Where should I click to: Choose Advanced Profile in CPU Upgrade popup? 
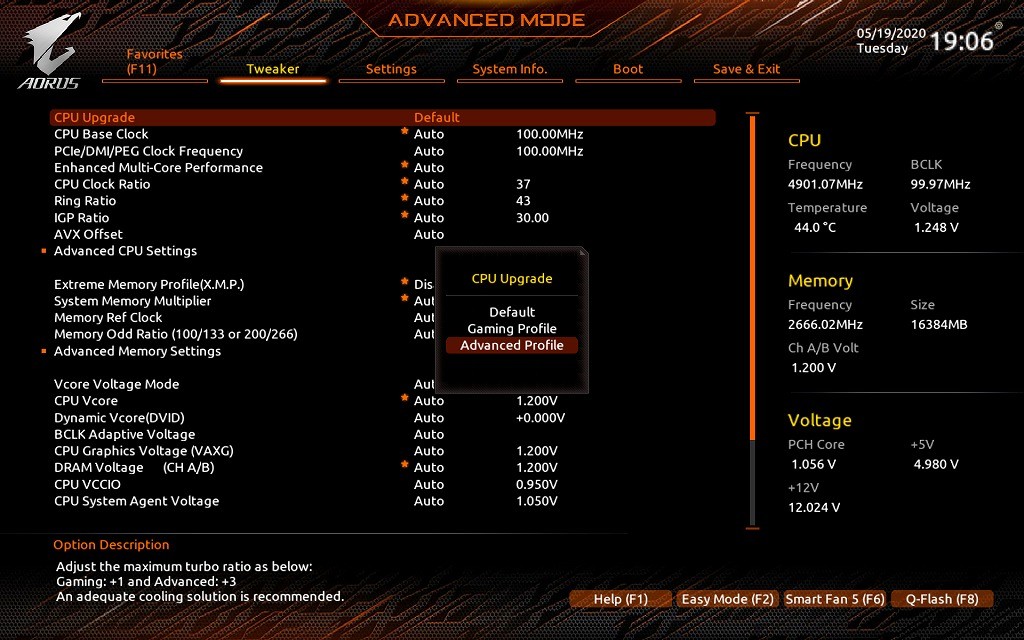pyautogui.click(x=512, y=345)
